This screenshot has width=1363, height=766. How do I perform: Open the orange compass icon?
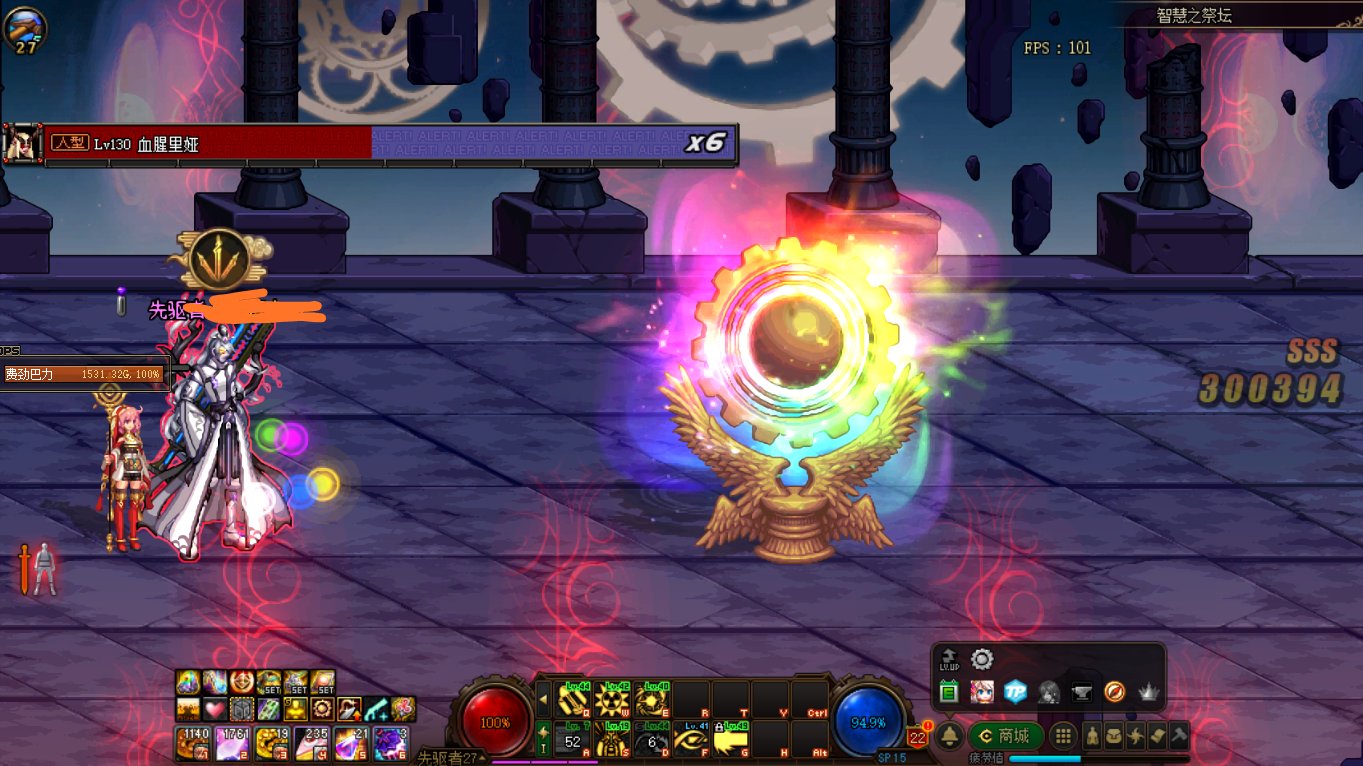1114,691
